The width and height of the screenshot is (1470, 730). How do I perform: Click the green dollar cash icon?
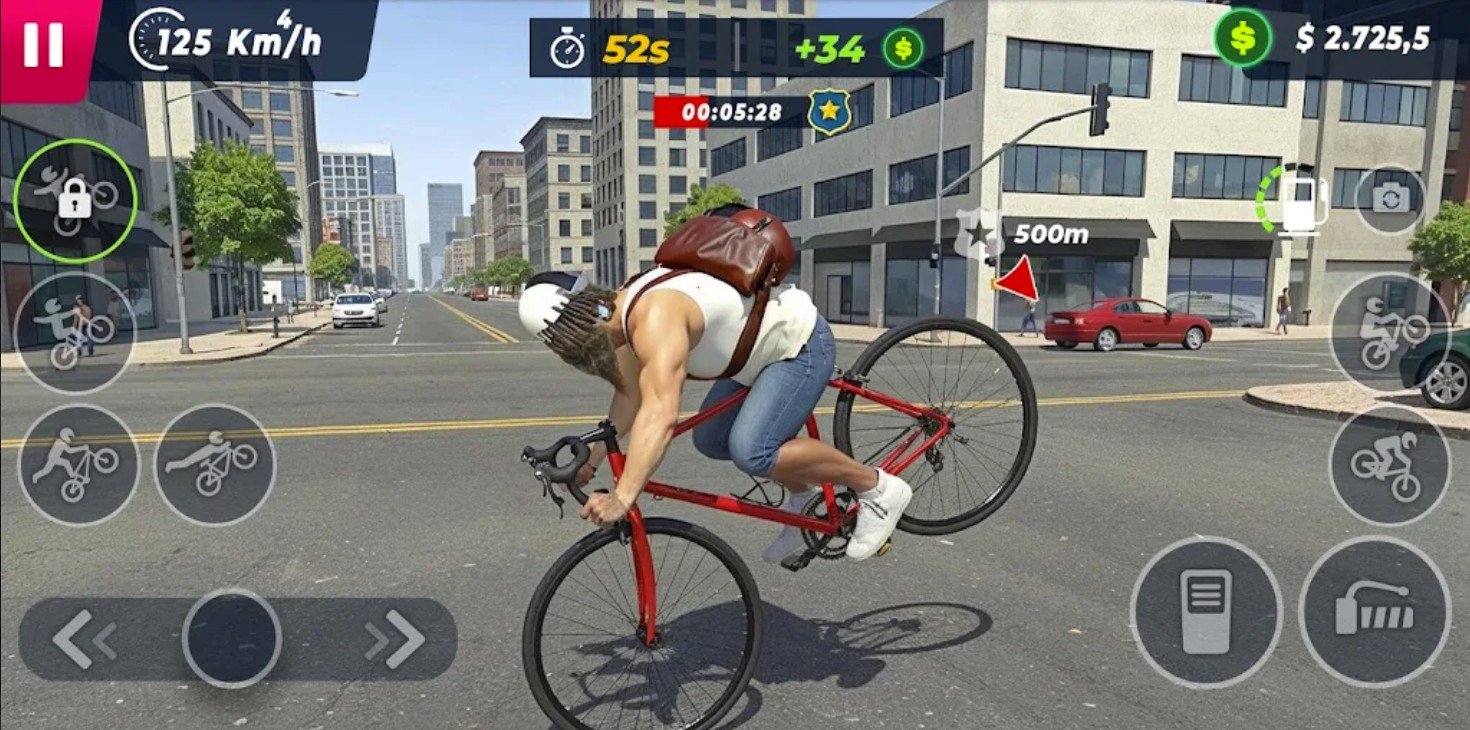pyautogui.click(x=1242, y=38)
